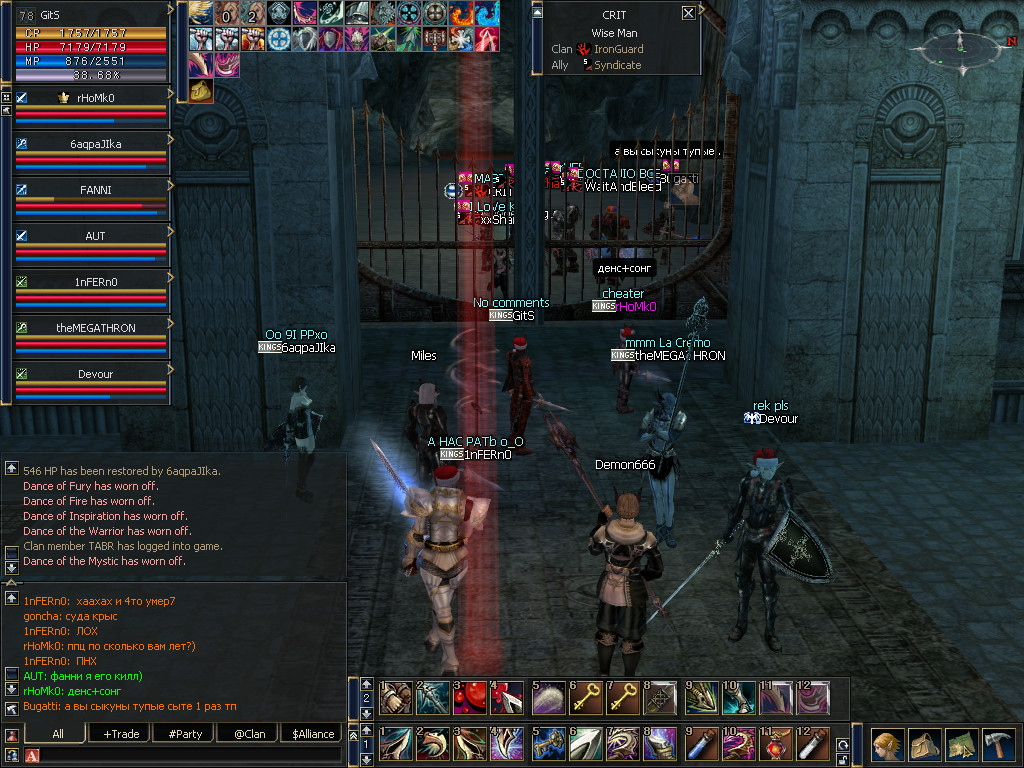Open the hammer icon menu

[998, 745]
